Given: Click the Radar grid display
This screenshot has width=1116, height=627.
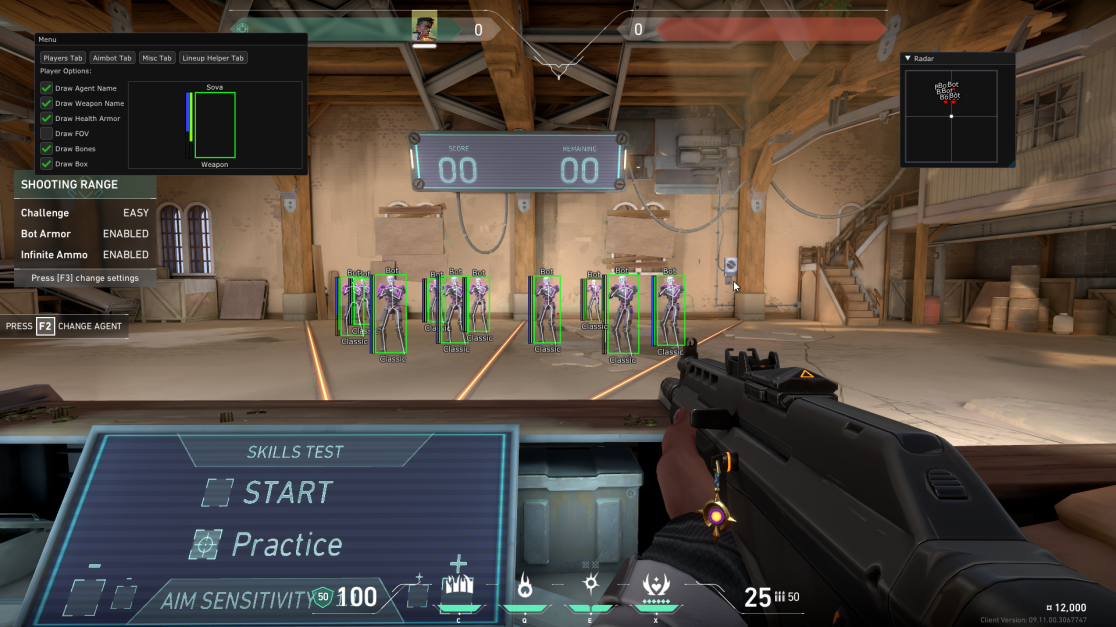Looking at the screenshot, I should [x=951, y=117].
